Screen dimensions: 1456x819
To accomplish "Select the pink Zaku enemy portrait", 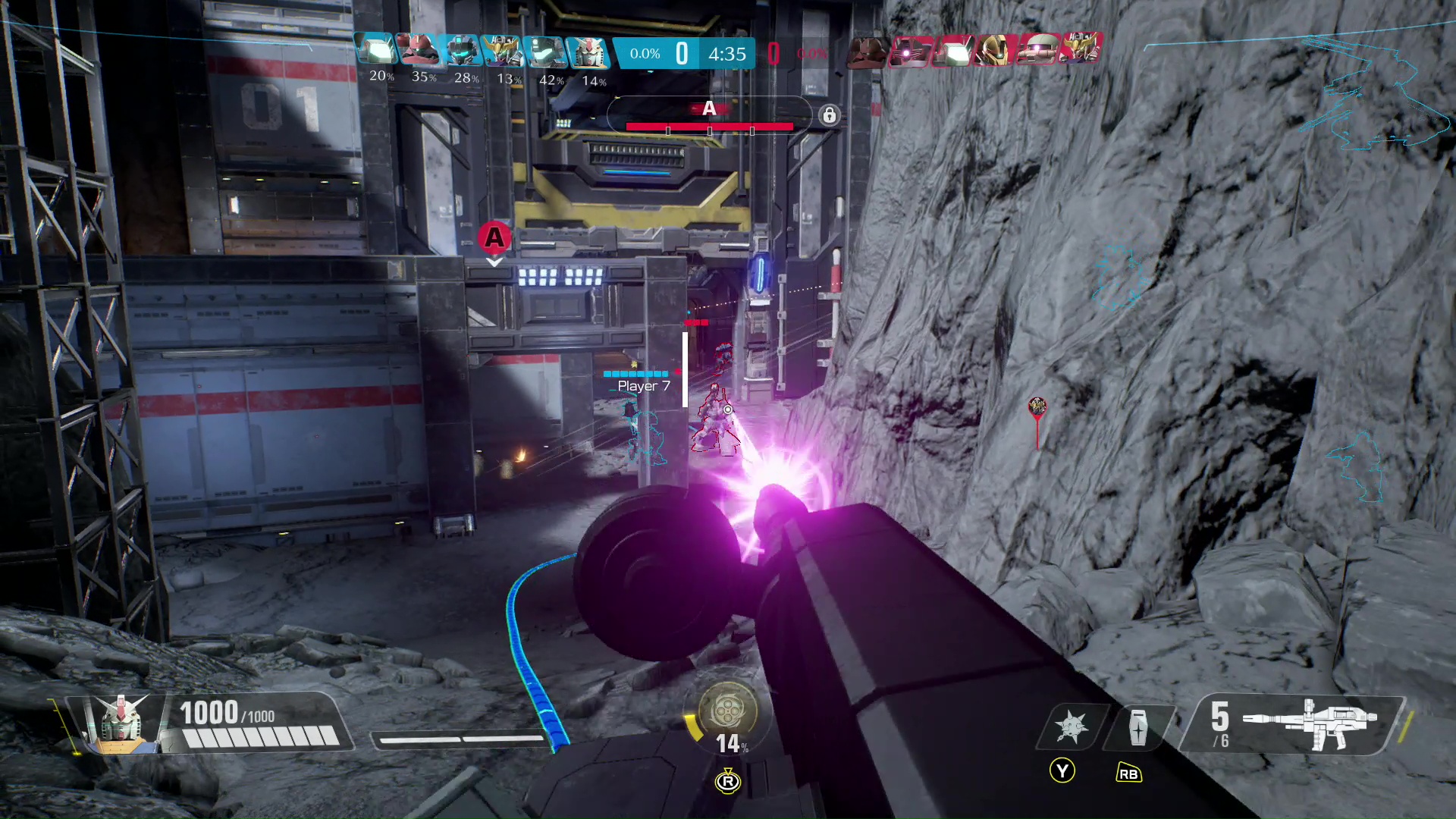I will click(x=1037, y=49).
